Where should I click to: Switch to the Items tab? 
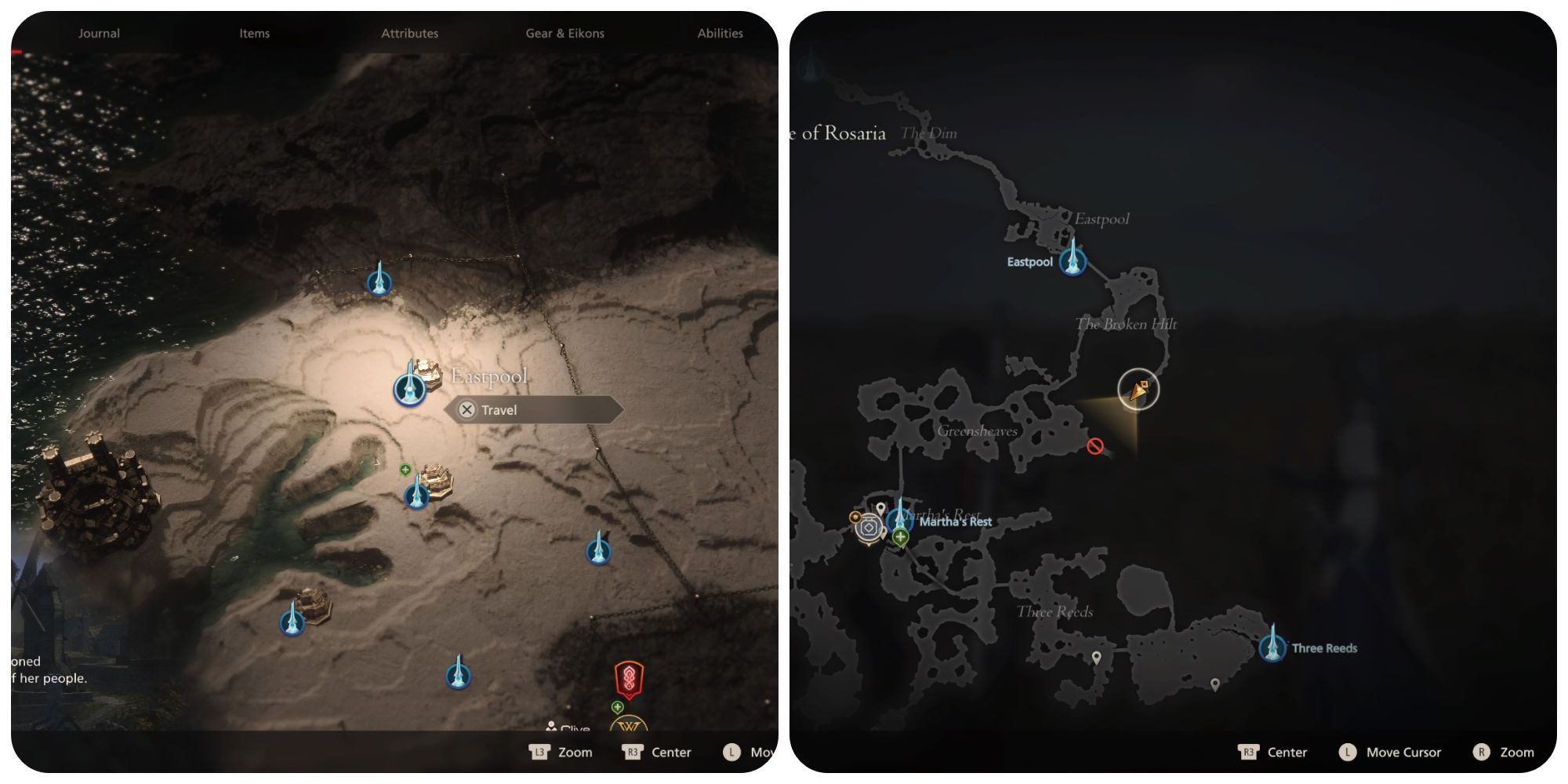coord(254,33)
